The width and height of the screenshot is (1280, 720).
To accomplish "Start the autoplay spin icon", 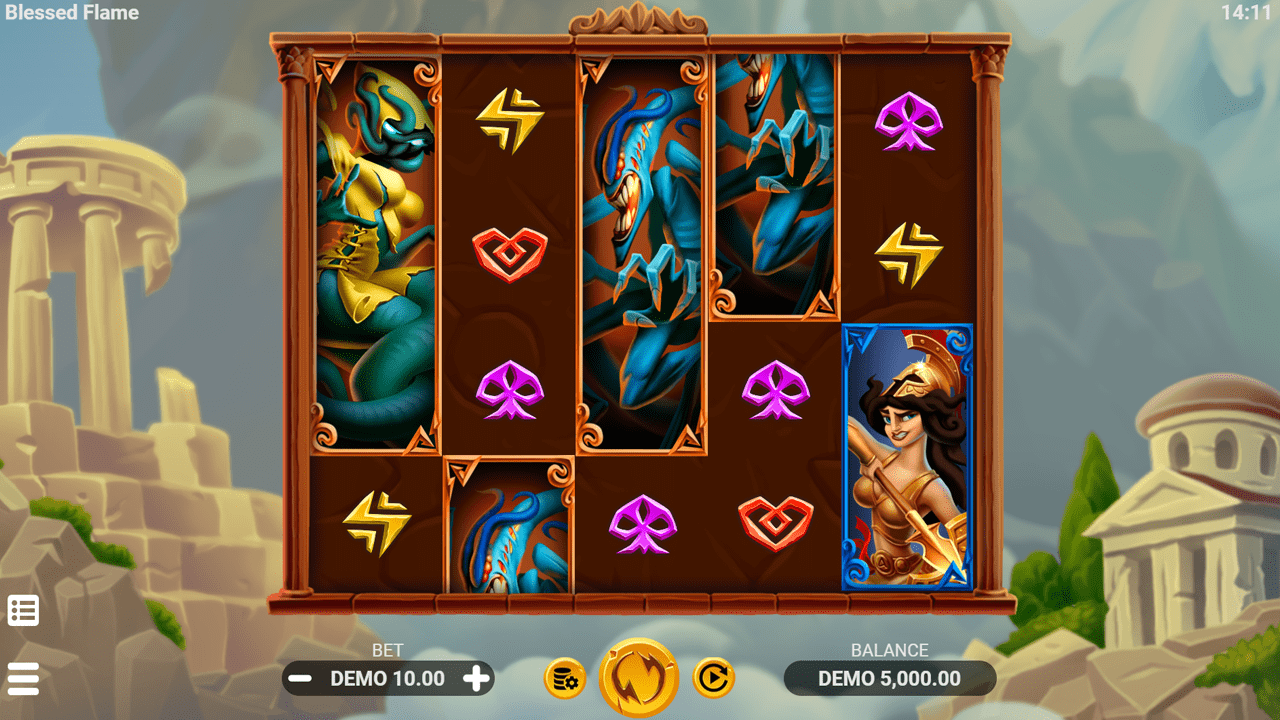I will [713, 677].
